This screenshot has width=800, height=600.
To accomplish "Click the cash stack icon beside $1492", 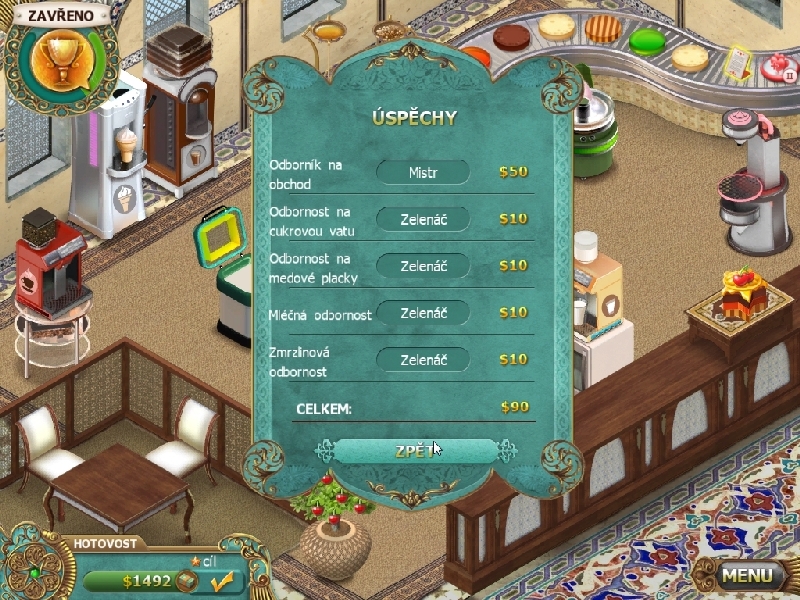I will (x=187, y=580).
